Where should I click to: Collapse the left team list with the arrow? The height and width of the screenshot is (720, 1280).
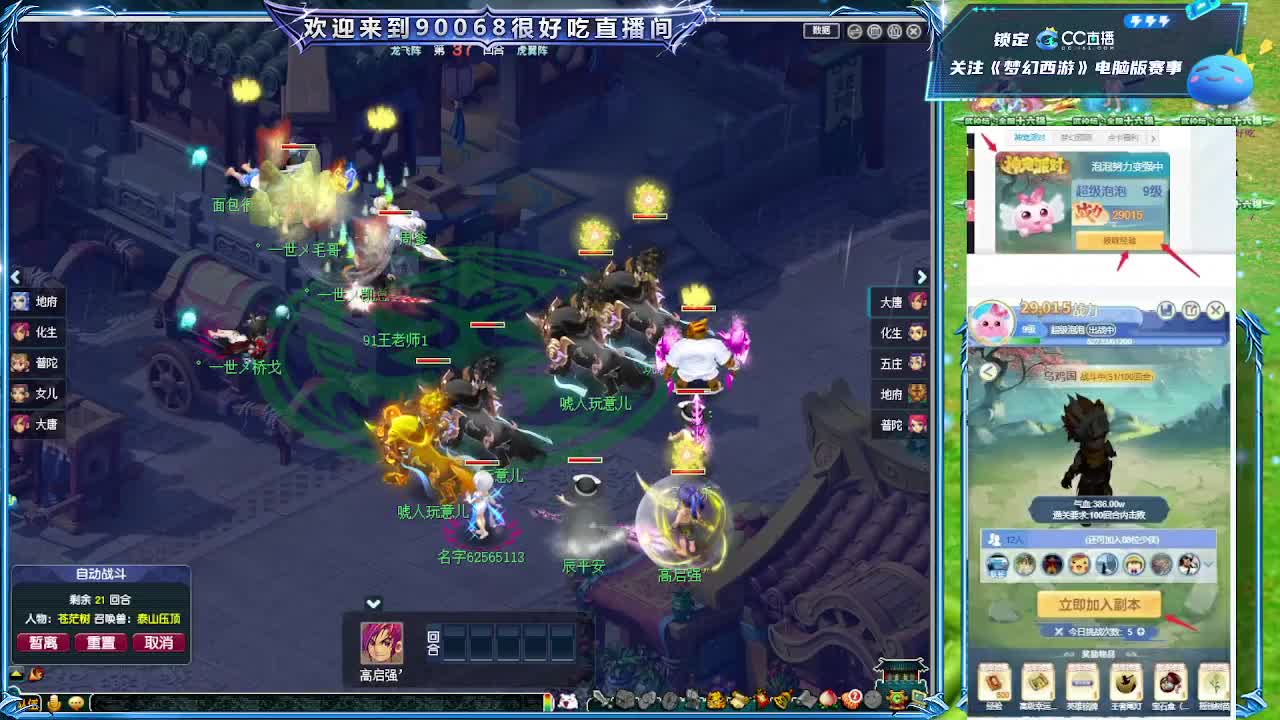[x=15, y=277]
